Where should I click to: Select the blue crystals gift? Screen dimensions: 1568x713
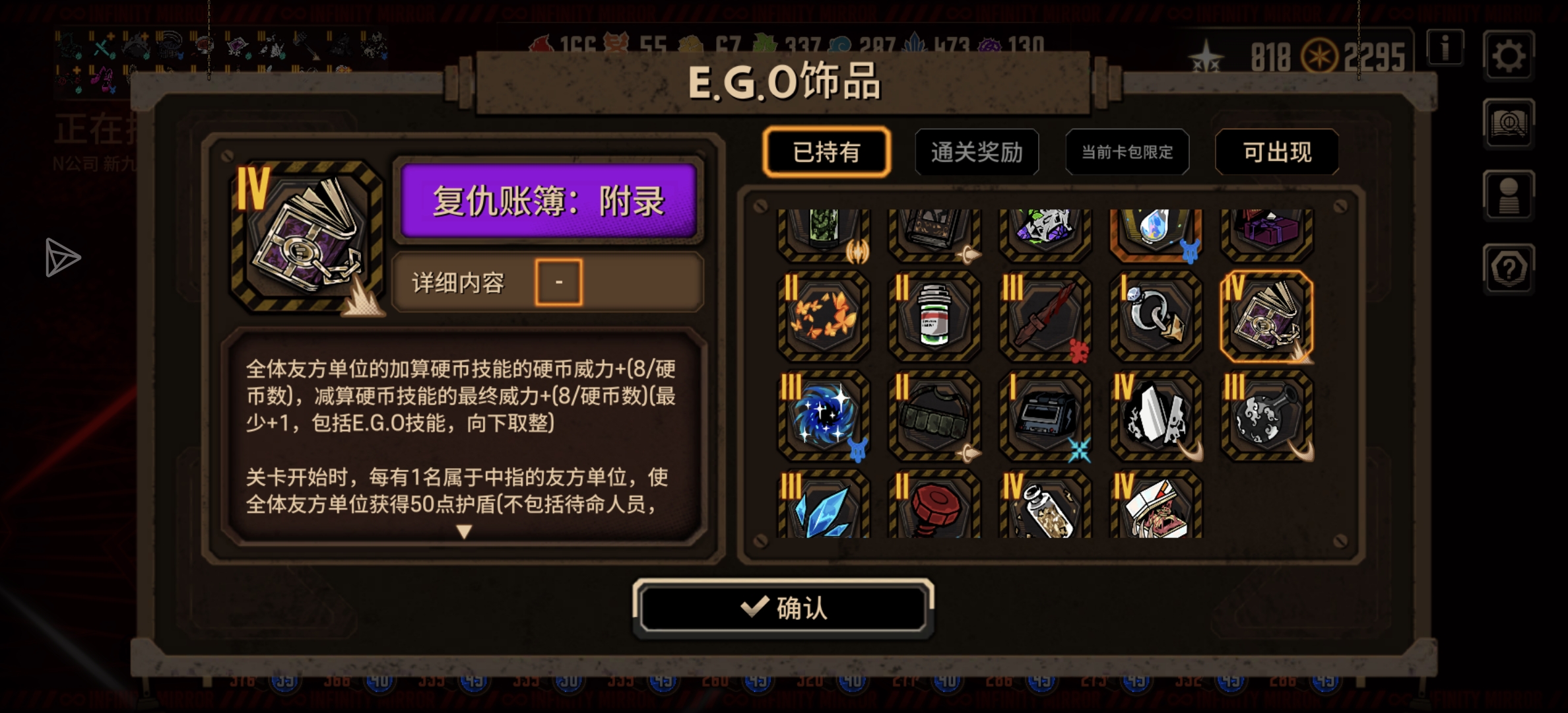point(822,508)
